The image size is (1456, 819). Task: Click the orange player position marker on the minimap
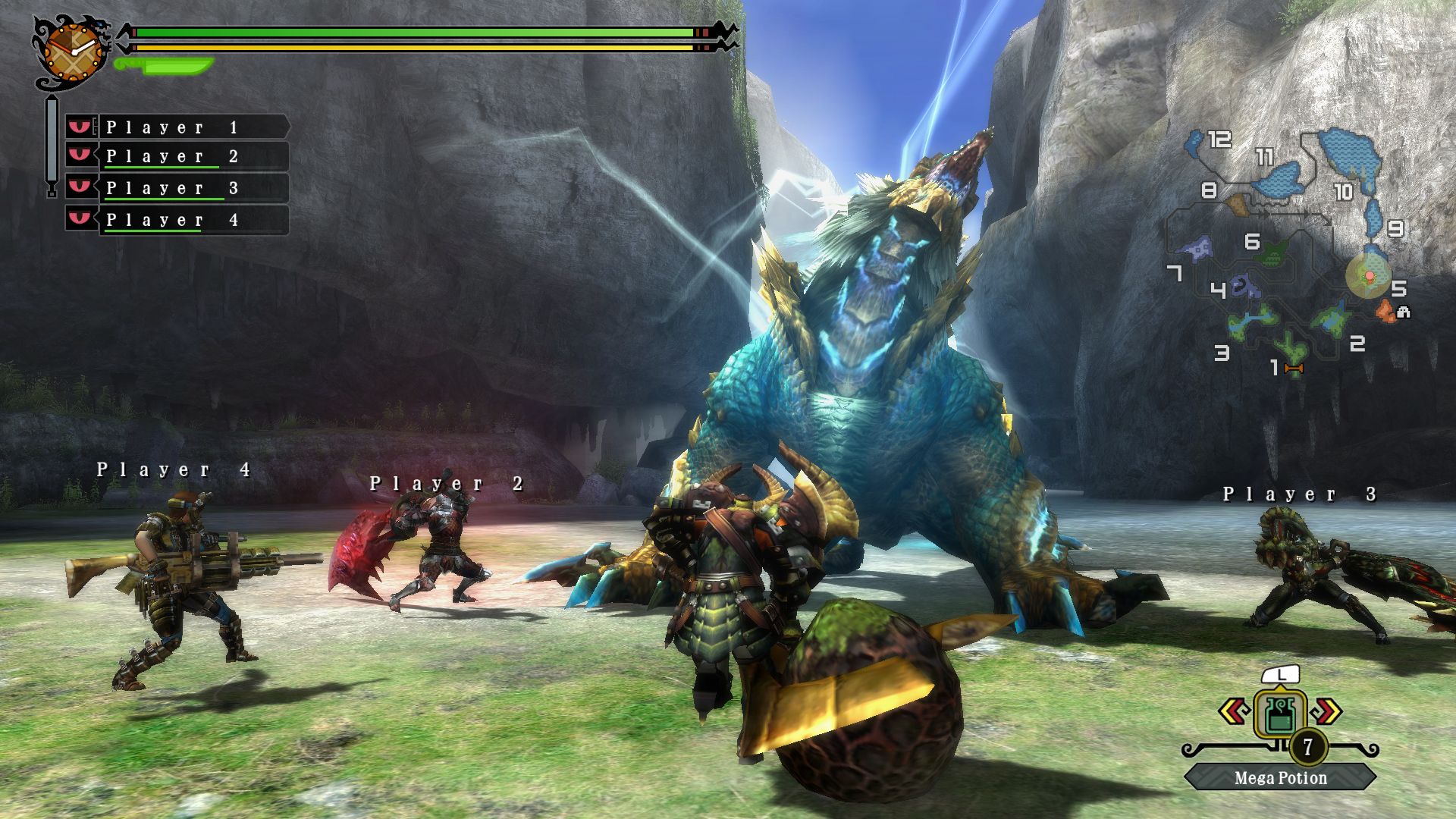[1370, 275]
